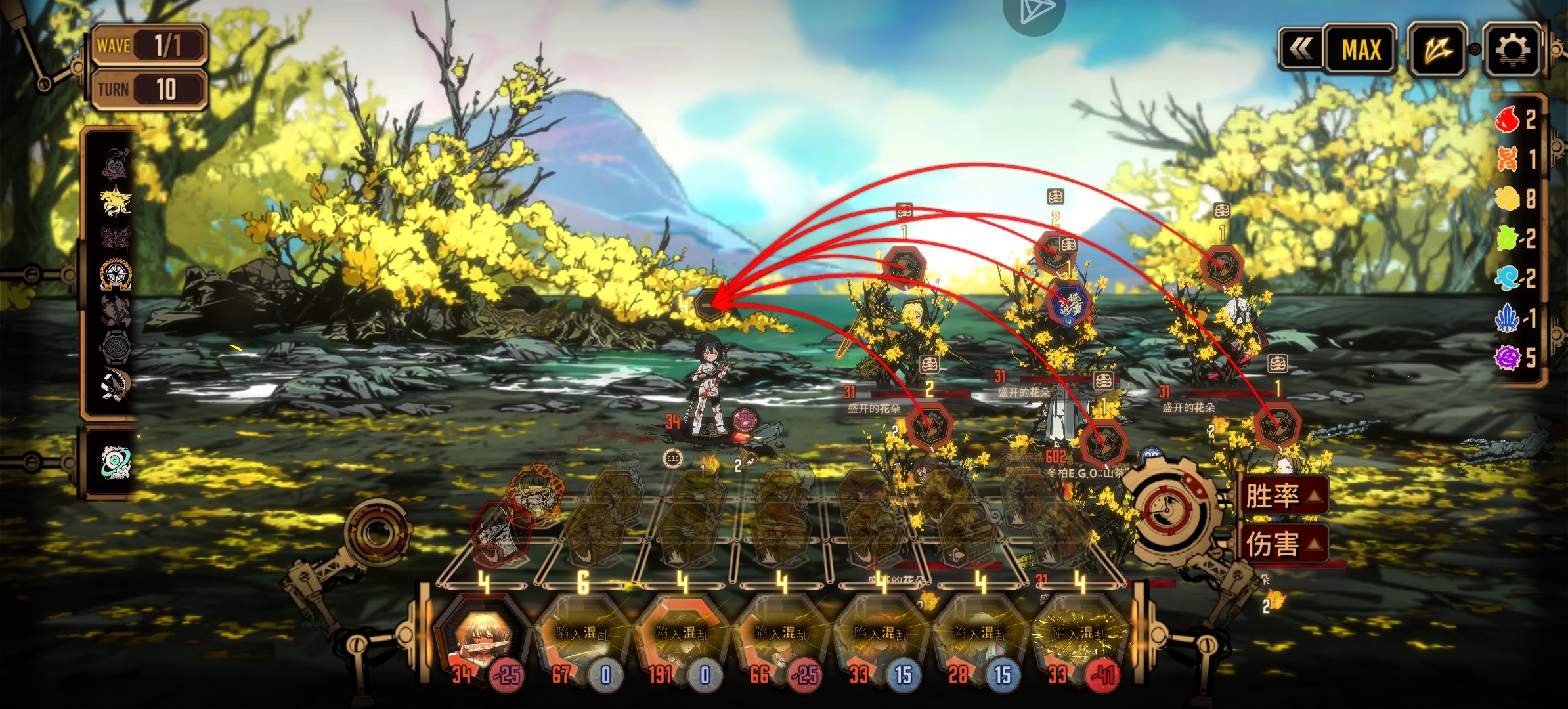Open the gear settings menu
The width and height of the screenshot is (1568, 709).
pyautogui.click(x=1512, y=49)
